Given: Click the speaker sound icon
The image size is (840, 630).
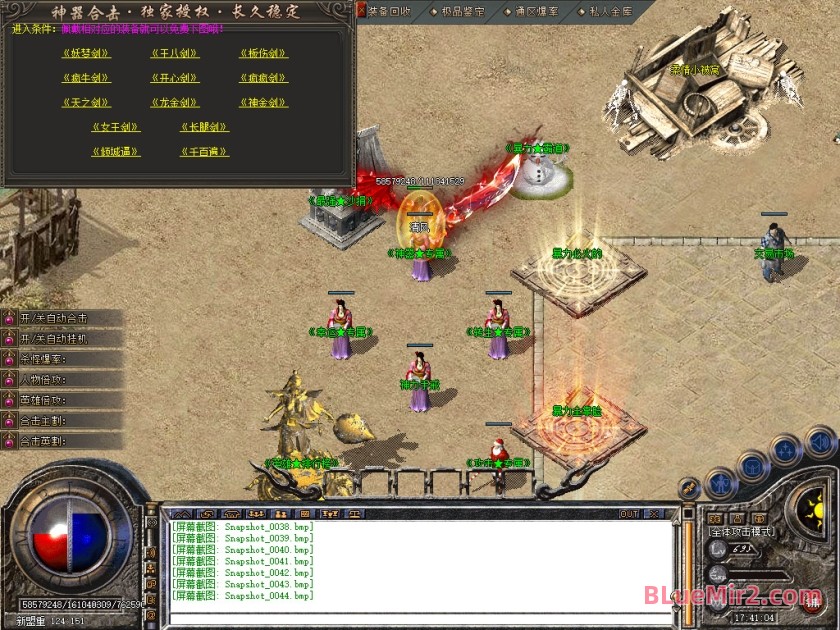Looking at the screenshot, I should point(819,440).
